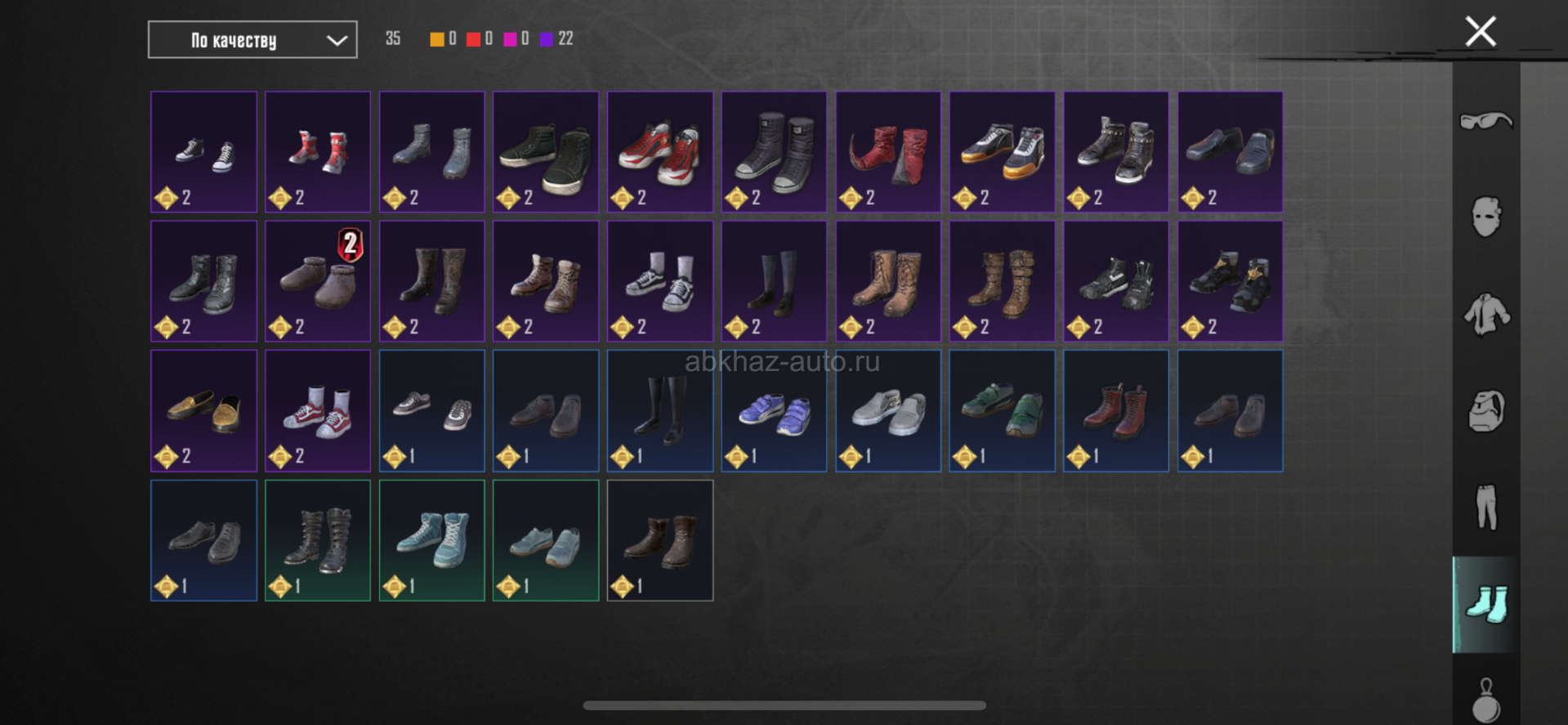Screen dimensions: 1568x725
Task: Select the green strapped sneakers
Action: point(1002,411)
